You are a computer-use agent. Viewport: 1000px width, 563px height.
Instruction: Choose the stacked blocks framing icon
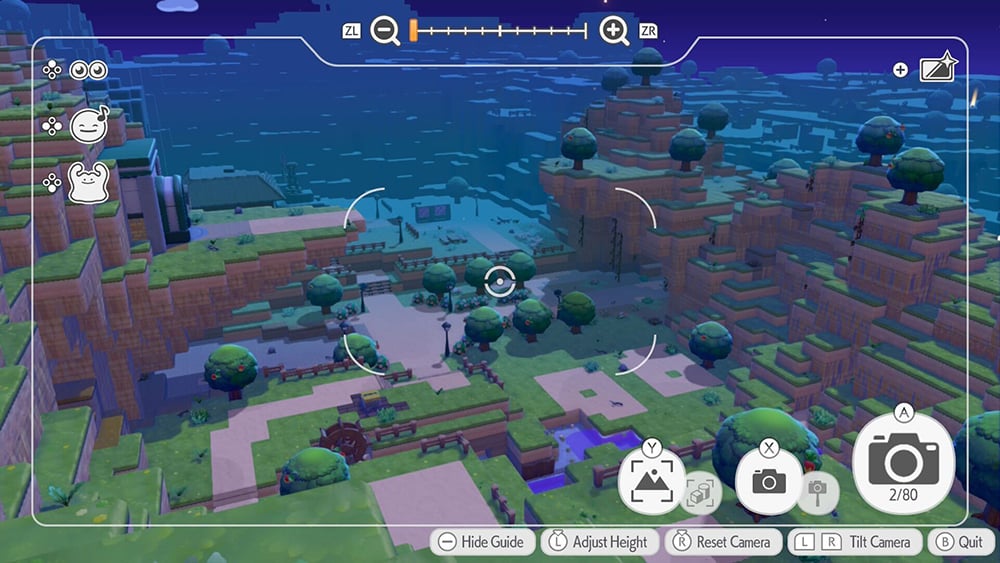click(x=699, y=491)
